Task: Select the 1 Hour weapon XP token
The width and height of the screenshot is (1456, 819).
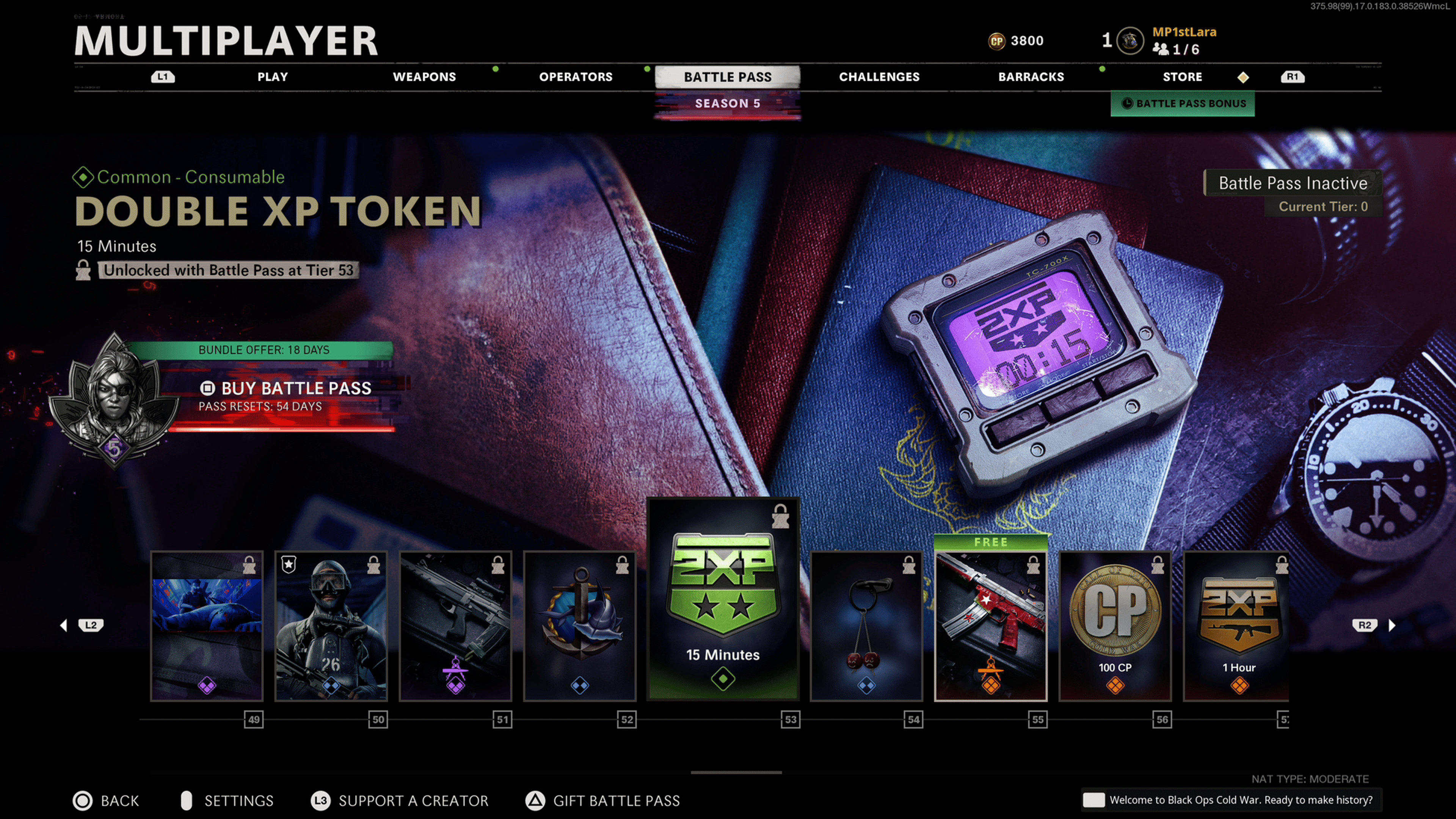Action: (x=1237, y=626)
